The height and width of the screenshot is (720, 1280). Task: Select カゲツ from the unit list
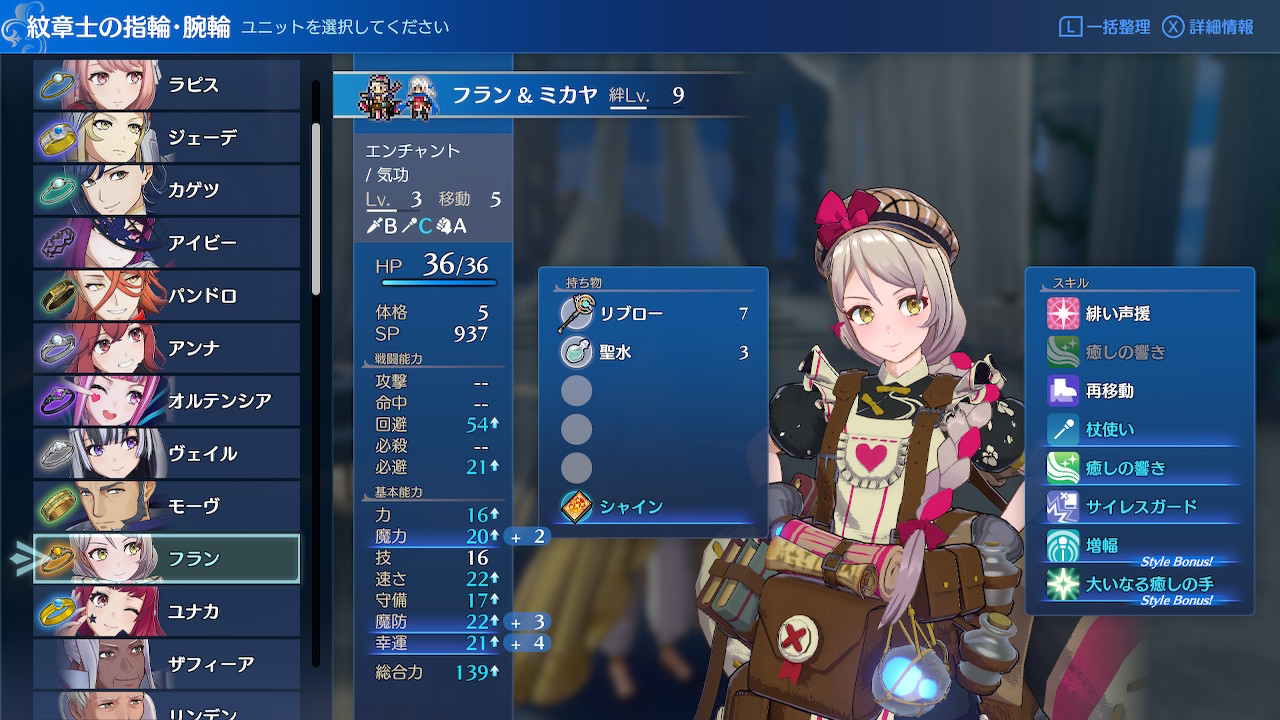166,190
